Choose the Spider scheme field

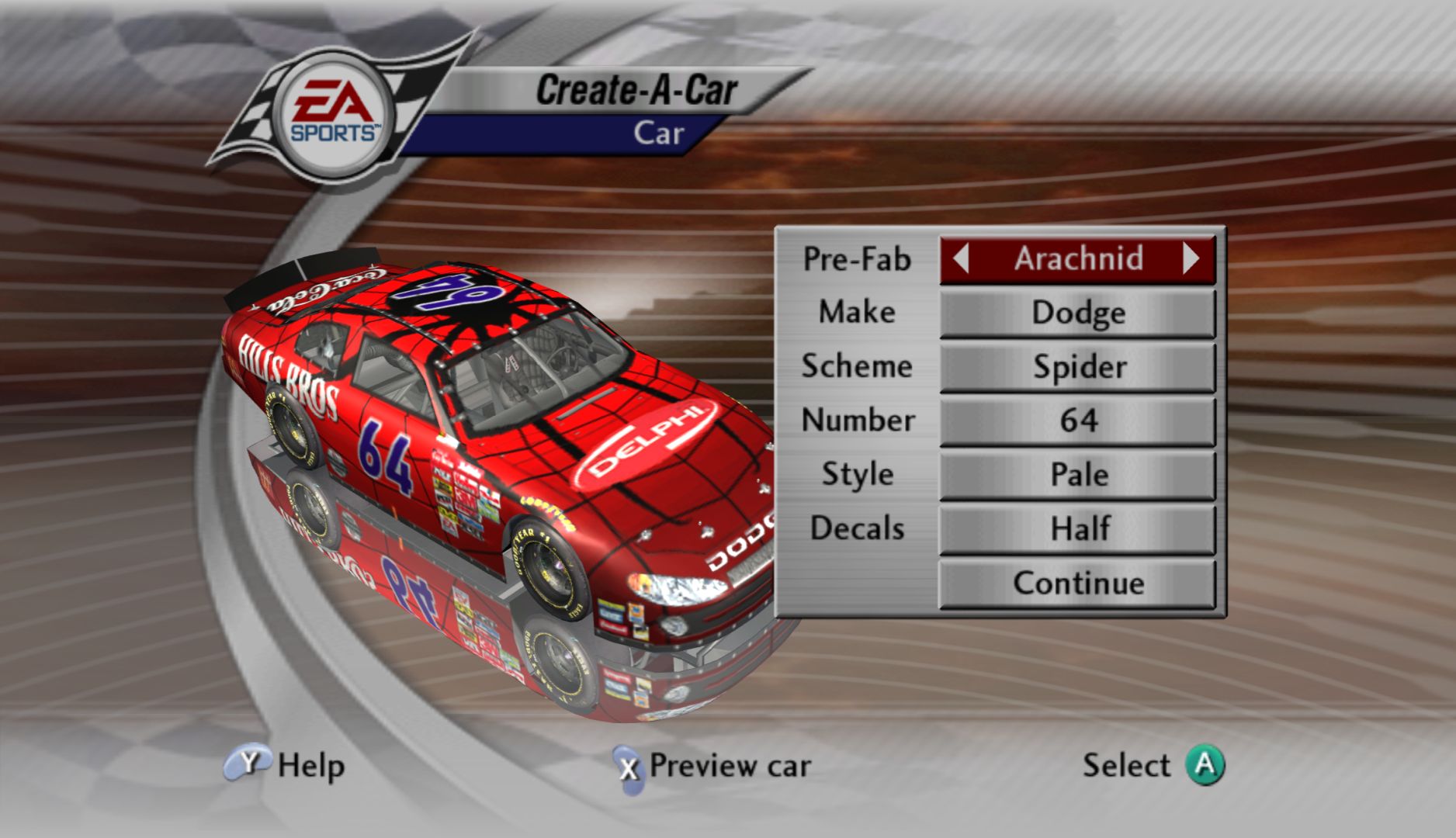(x=1077, y=367)
